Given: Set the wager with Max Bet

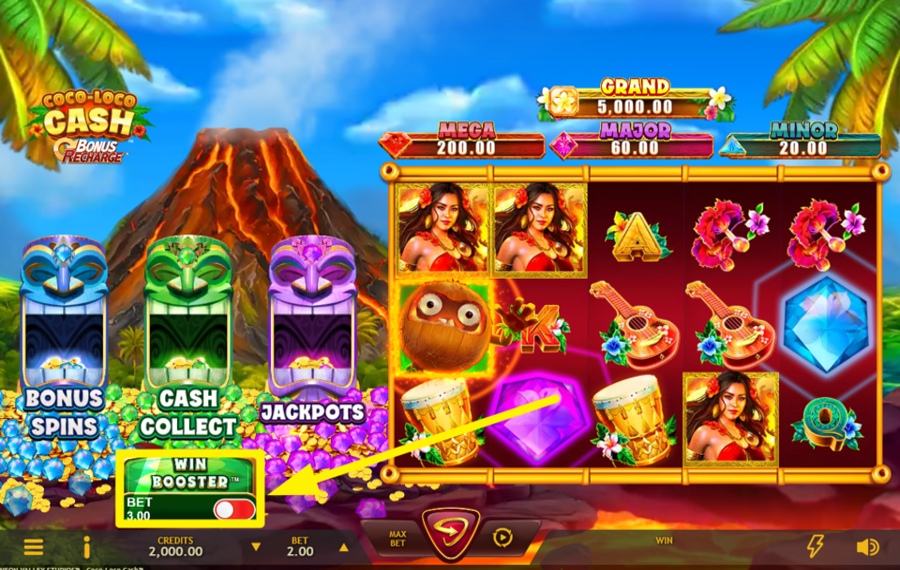Looking at the screenshot, I should tap(397, 538).
